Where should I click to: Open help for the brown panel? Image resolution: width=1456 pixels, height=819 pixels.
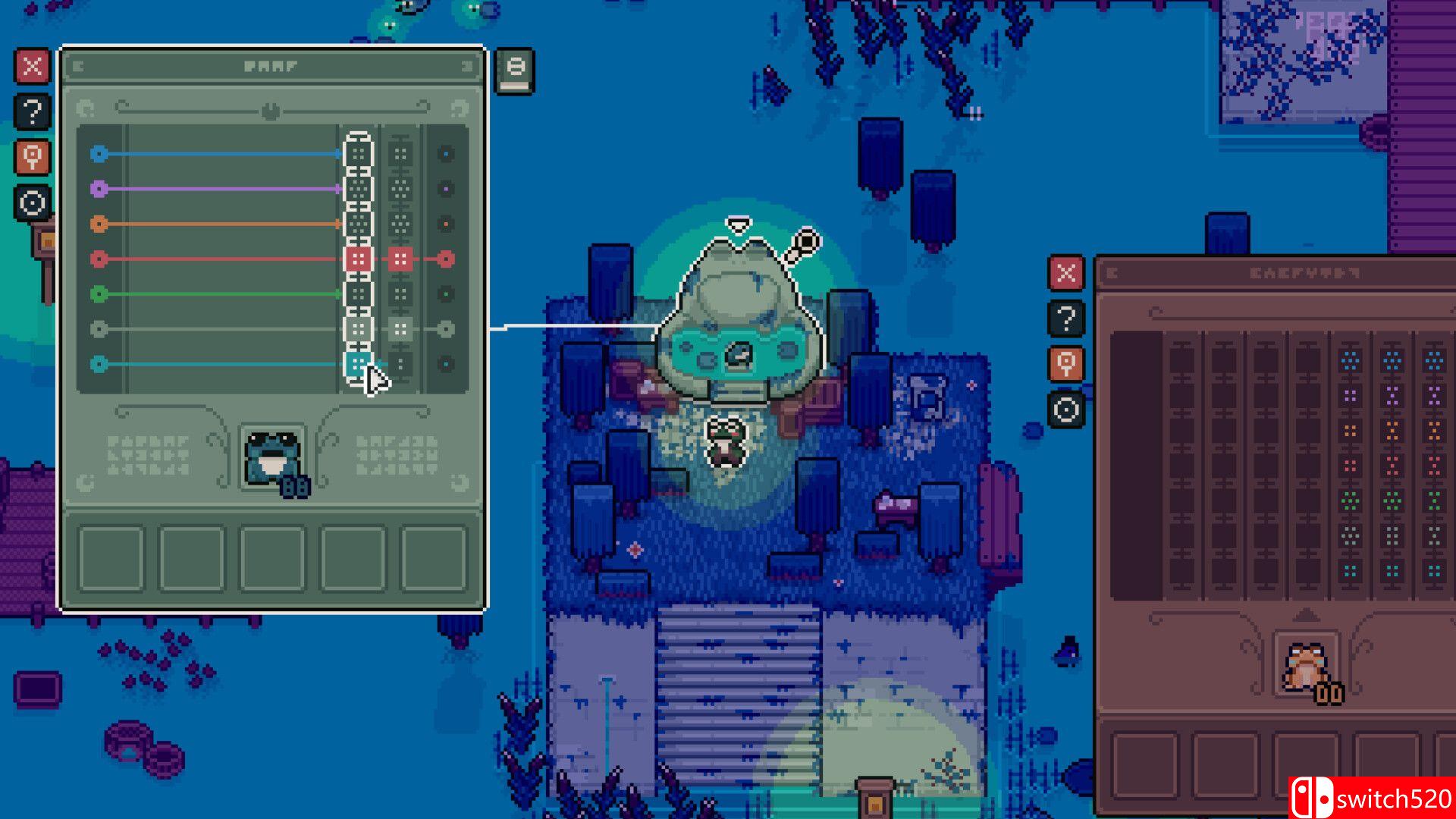point(1066,318)
